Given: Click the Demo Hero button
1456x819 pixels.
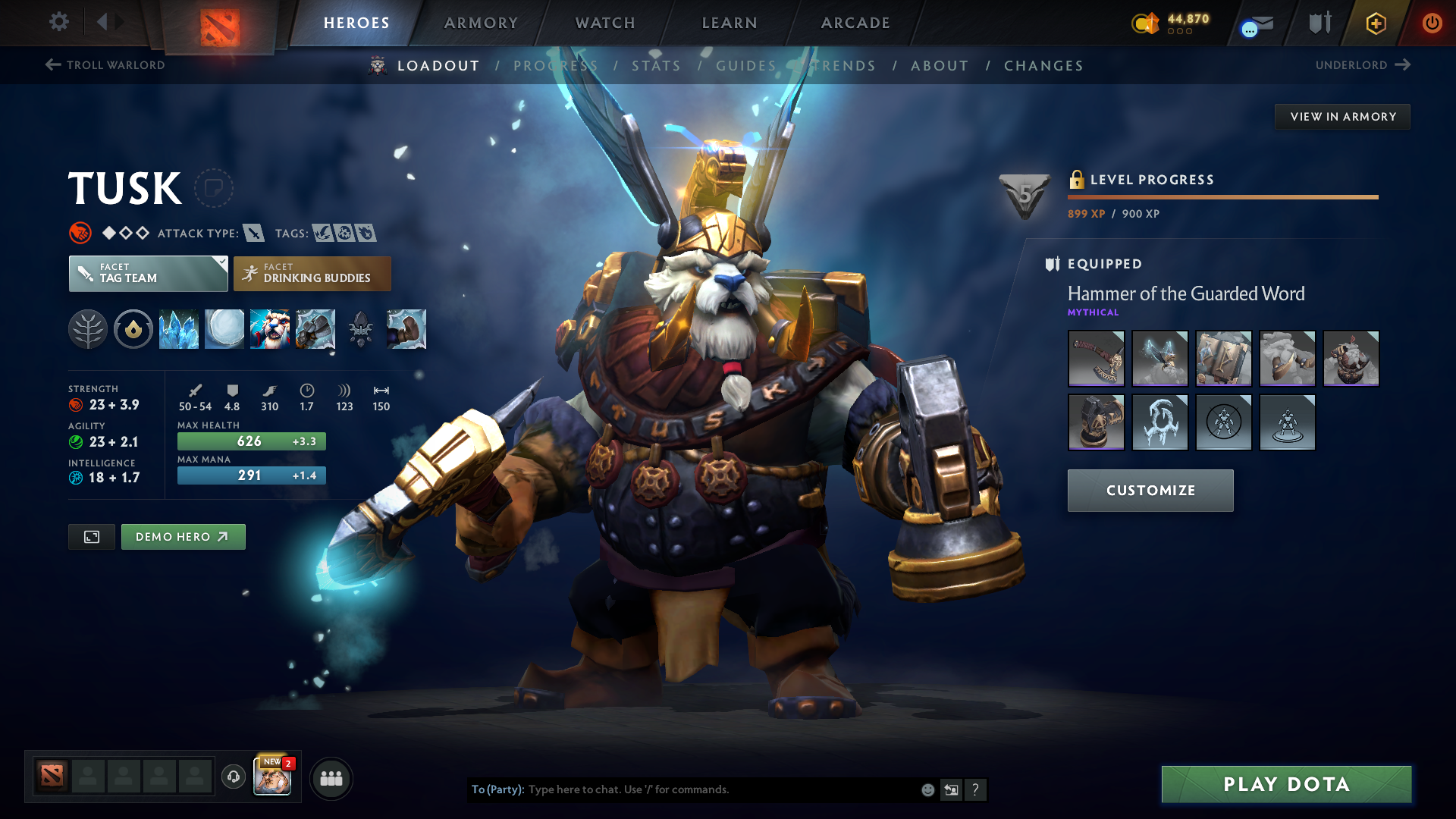Looking at the screenshot, I should point(183,536).
